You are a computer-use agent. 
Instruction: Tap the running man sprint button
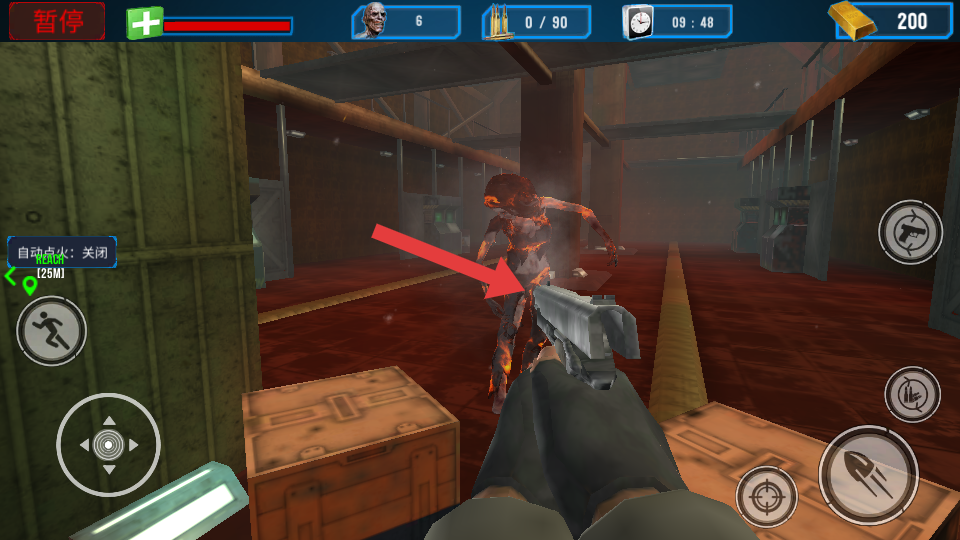point(51,331)
